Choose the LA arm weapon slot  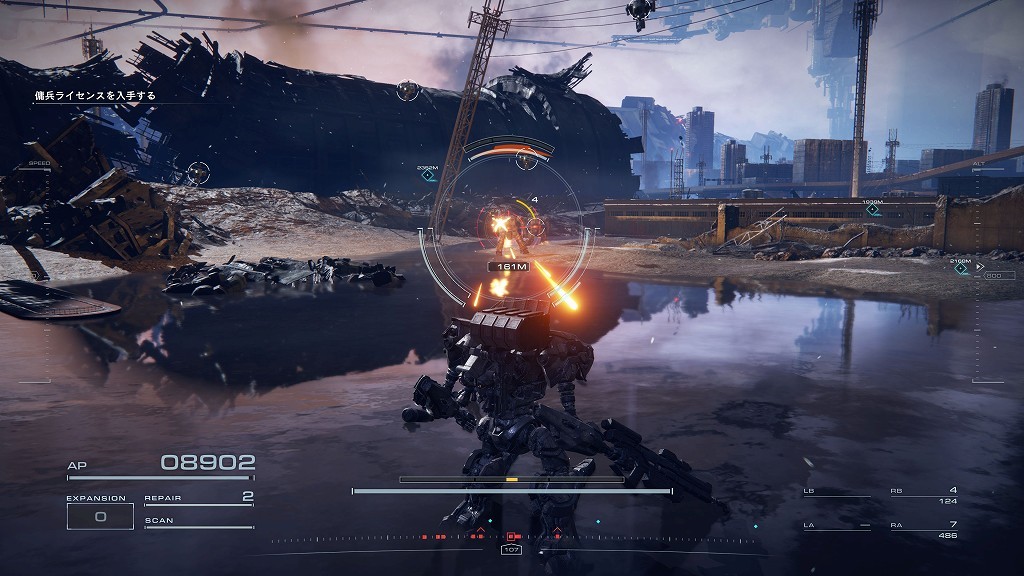(x=836, y=526)
